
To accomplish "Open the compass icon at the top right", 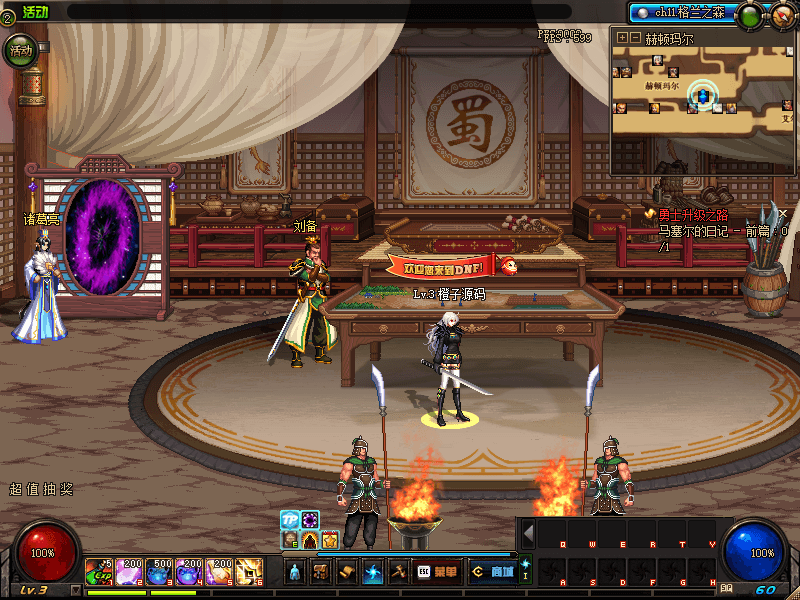I will coord(781,15).
